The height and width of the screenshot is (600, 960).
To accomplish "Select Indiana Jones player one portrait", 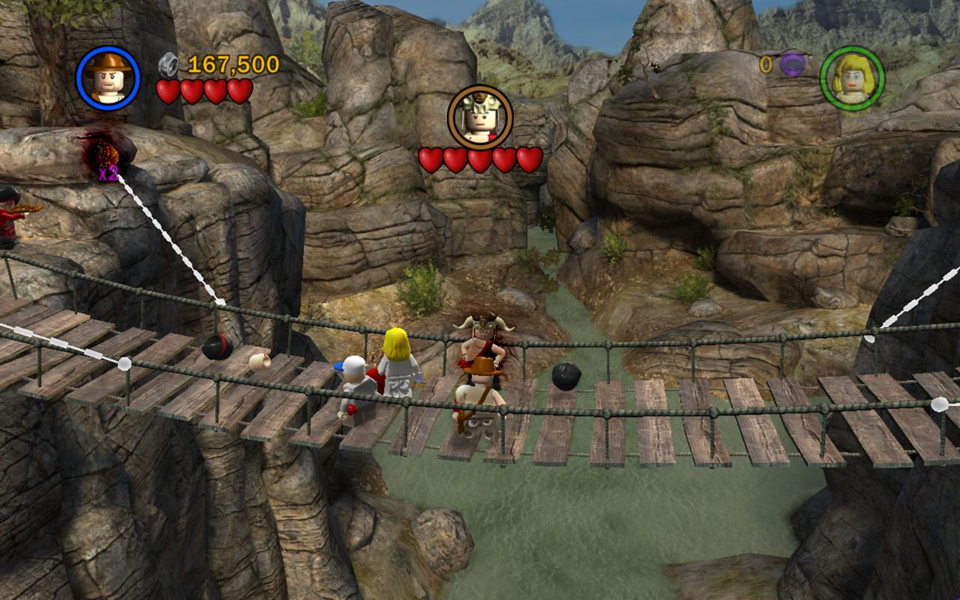I will point(107,78).
